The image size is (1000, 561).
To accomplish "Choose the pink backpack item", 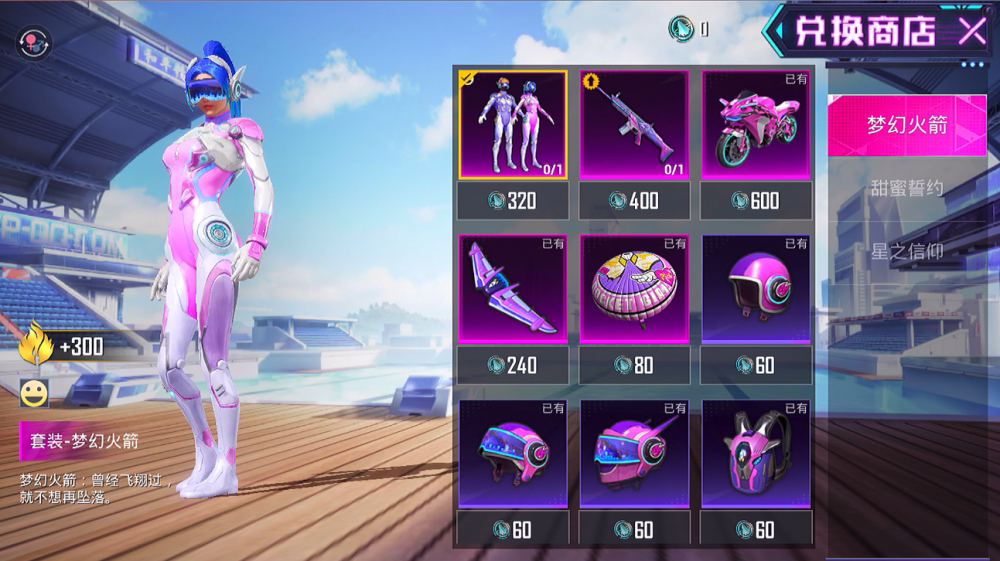I will pos(755,453).
